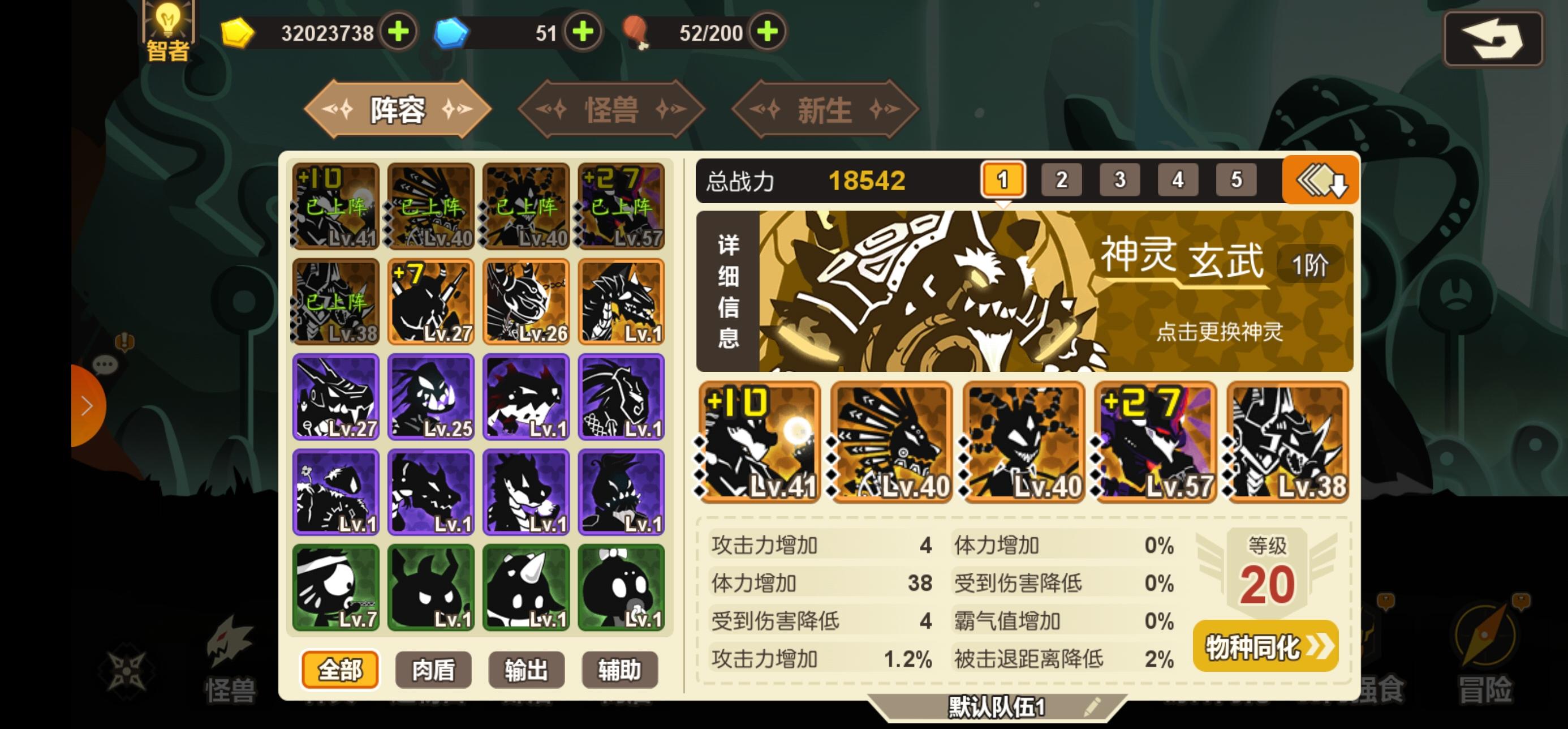Image resolution: width=1568 pixels, height=729 pixels.
Task: Open the 智者 lightbulb advisor icon
Action: tap(166, 26)
